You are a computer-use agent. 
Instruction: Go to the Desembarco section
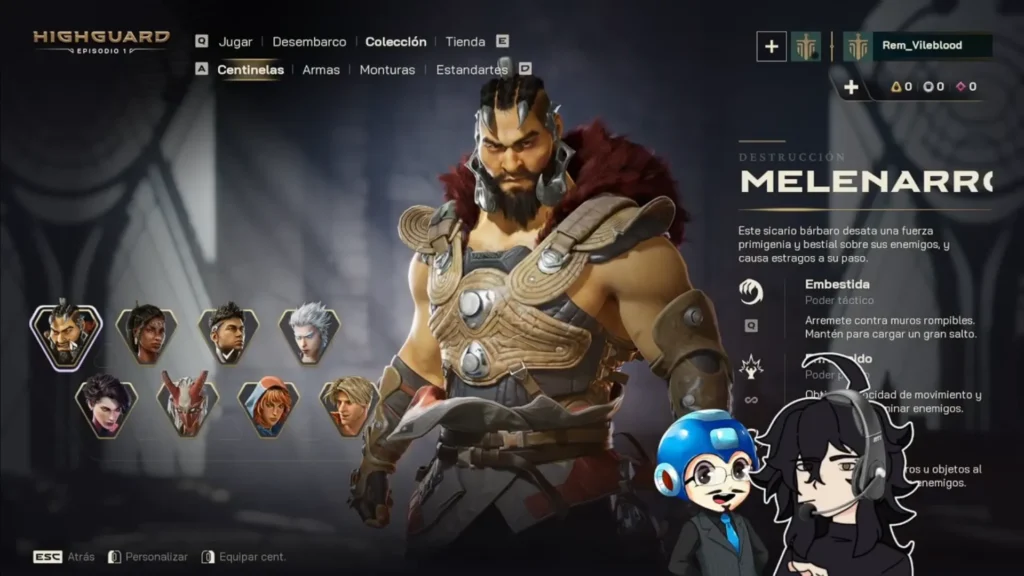(x=309, y=42)
